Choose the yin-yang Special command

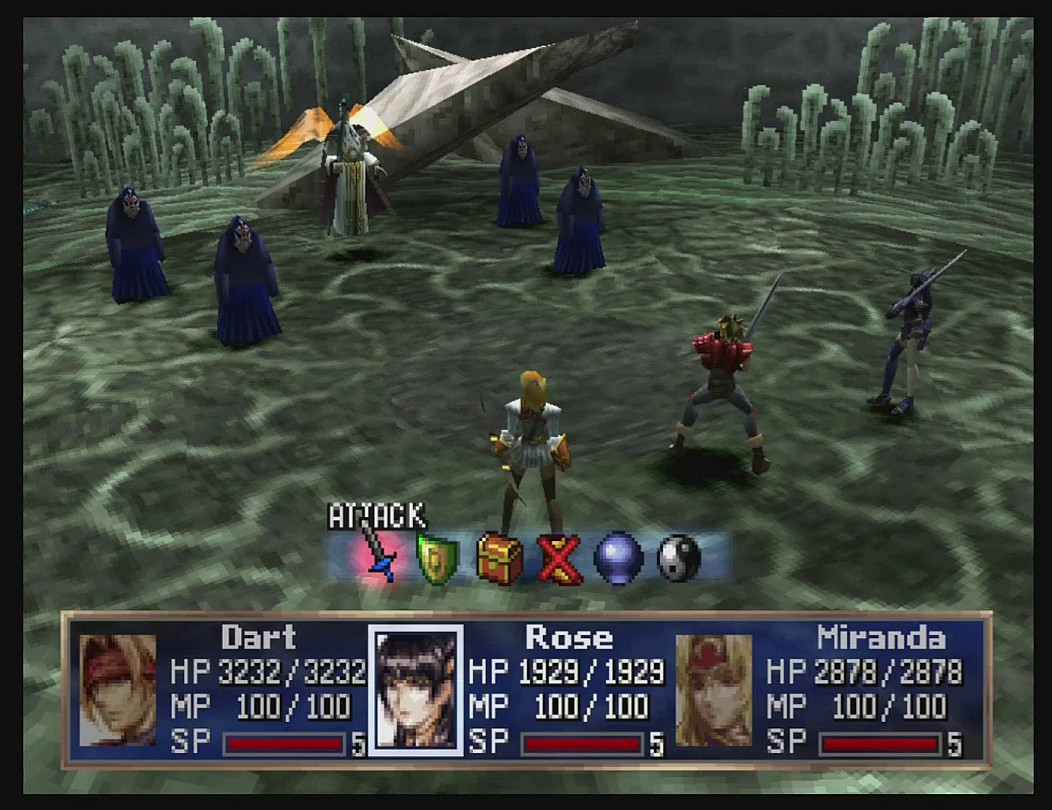[679, 558]
